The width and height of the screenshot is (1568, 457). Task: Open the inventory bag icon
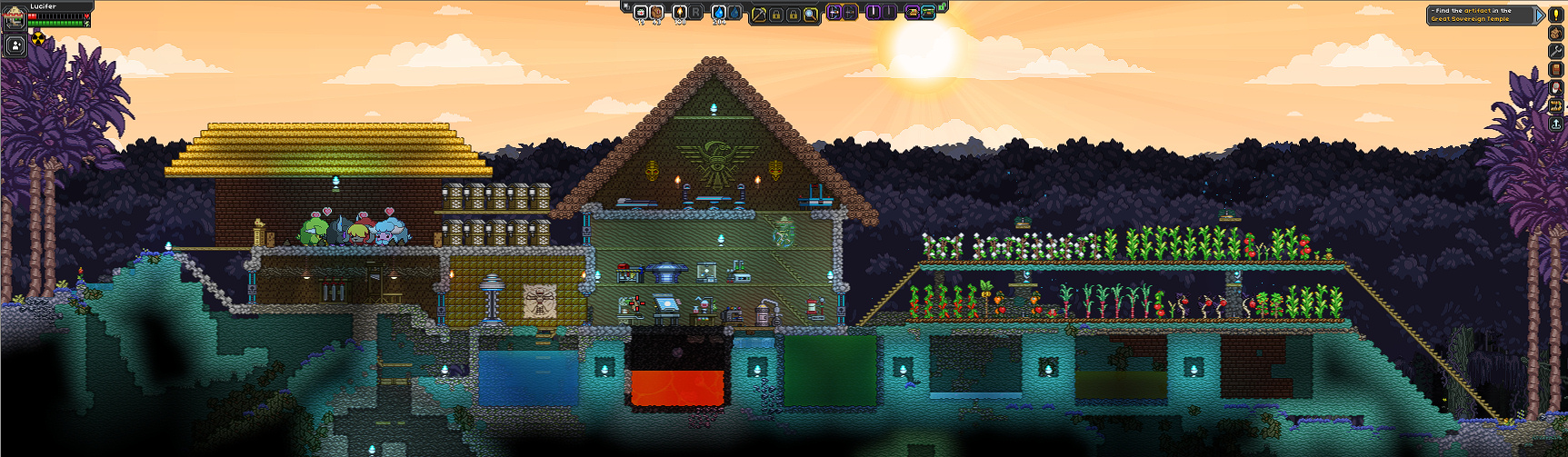[1555, 34]
